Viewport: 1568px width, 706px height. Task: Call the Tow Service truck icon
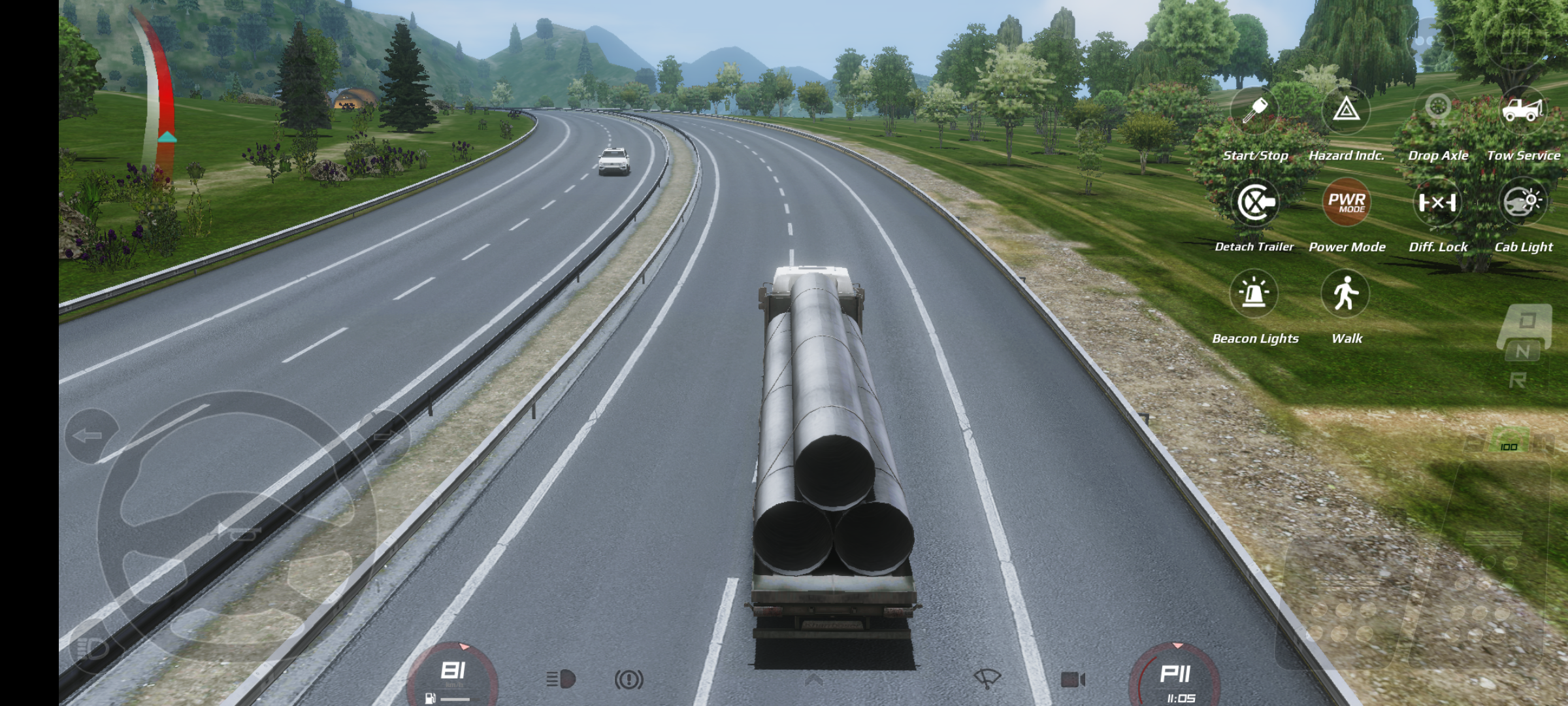[1523, 110]
